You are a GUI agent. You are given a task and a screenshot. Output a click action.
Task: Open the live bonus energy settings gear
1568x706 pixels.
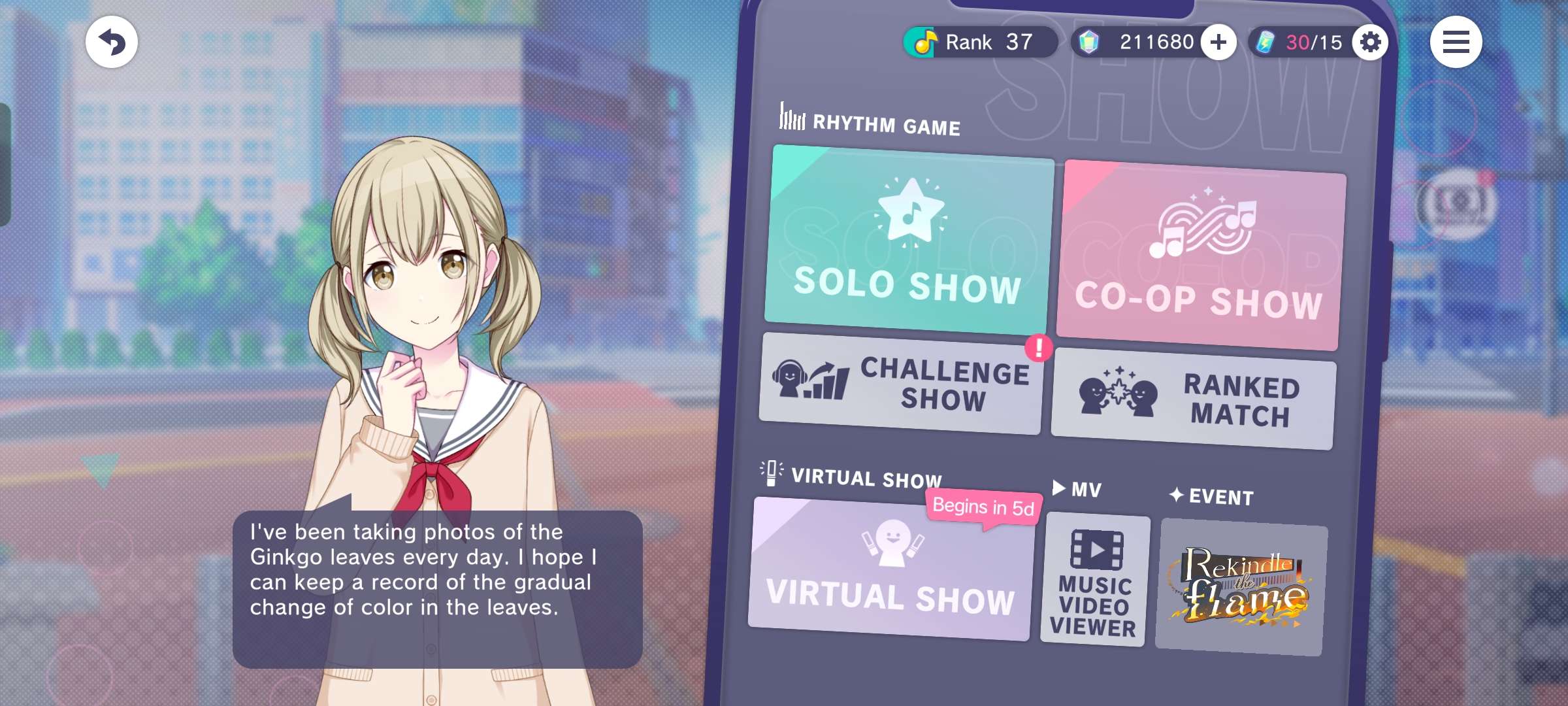pyautogui.click(x=1370, y=42)
